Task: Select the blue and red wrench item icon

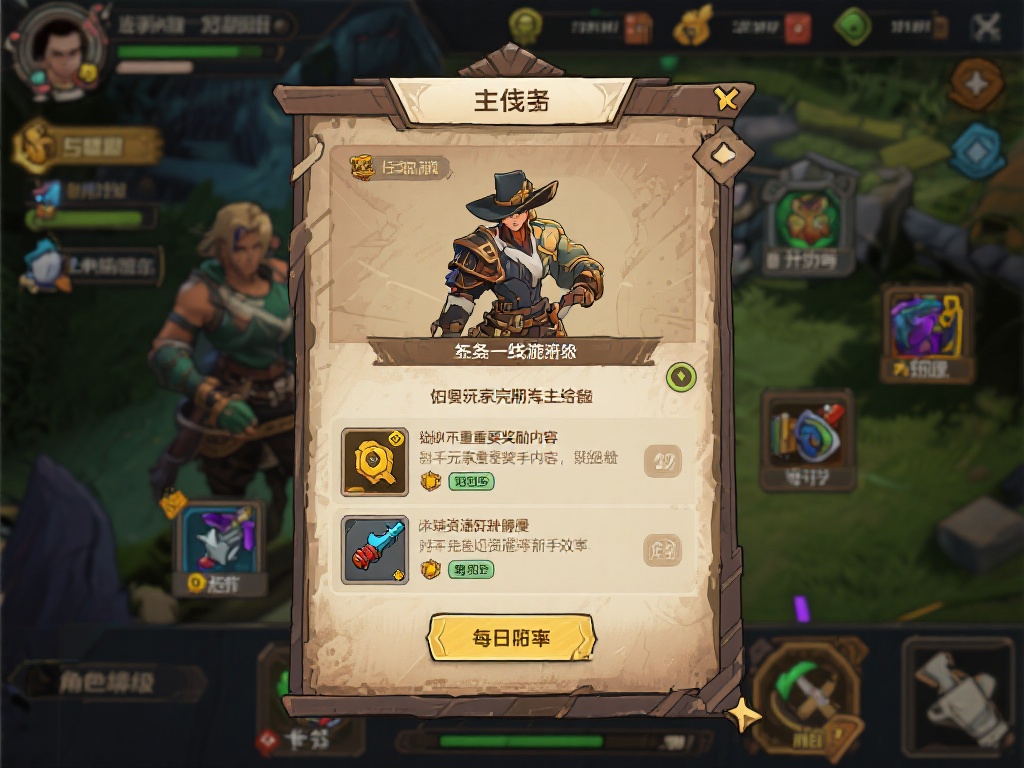Action: (x=374, y=549)
